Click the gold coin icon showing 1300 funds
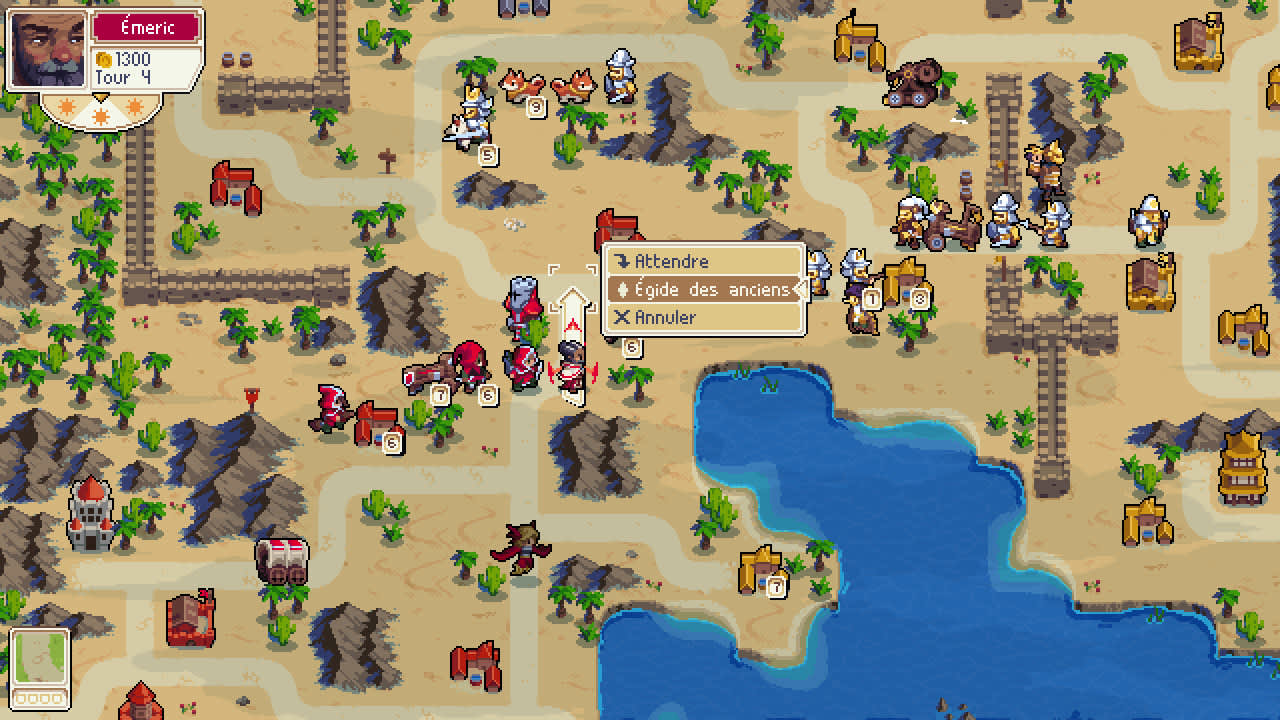 click(104, 60)
